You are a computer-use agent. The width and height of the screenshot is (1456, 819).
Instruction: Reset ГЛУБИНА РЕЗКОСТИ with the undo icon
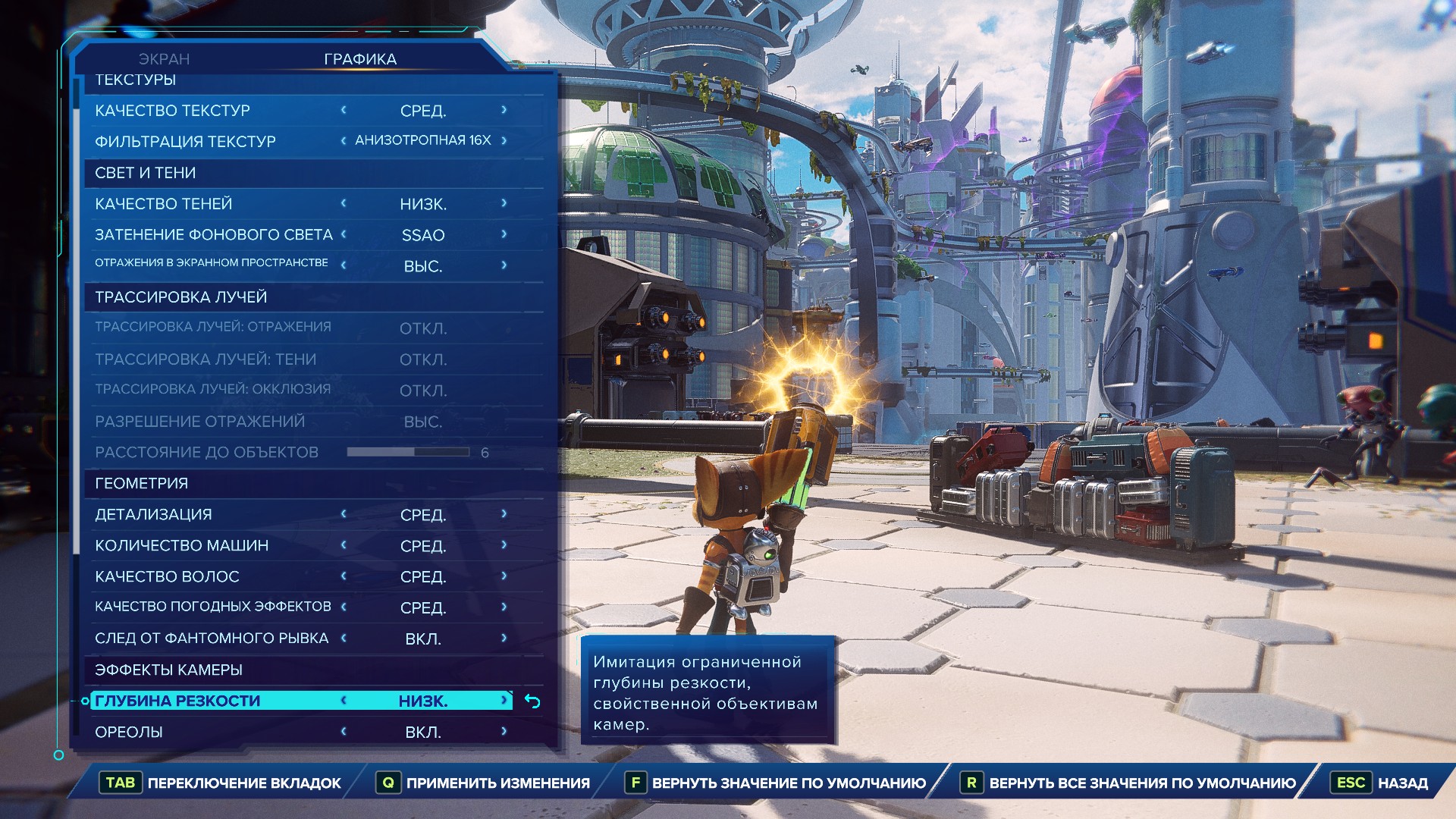pos(532,701)
